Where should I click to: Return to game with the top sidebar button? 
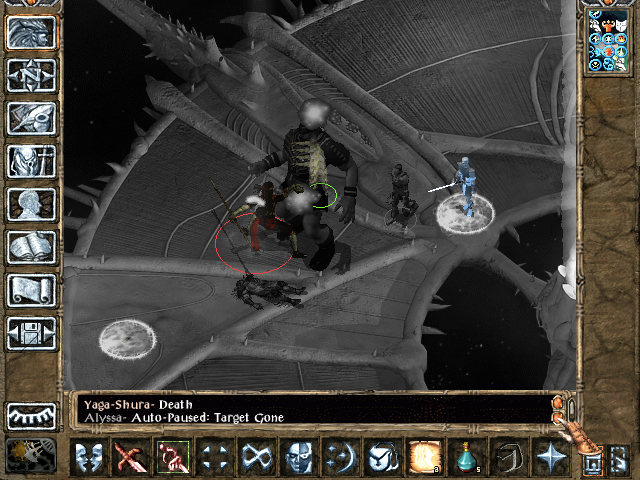coord(31,32)
